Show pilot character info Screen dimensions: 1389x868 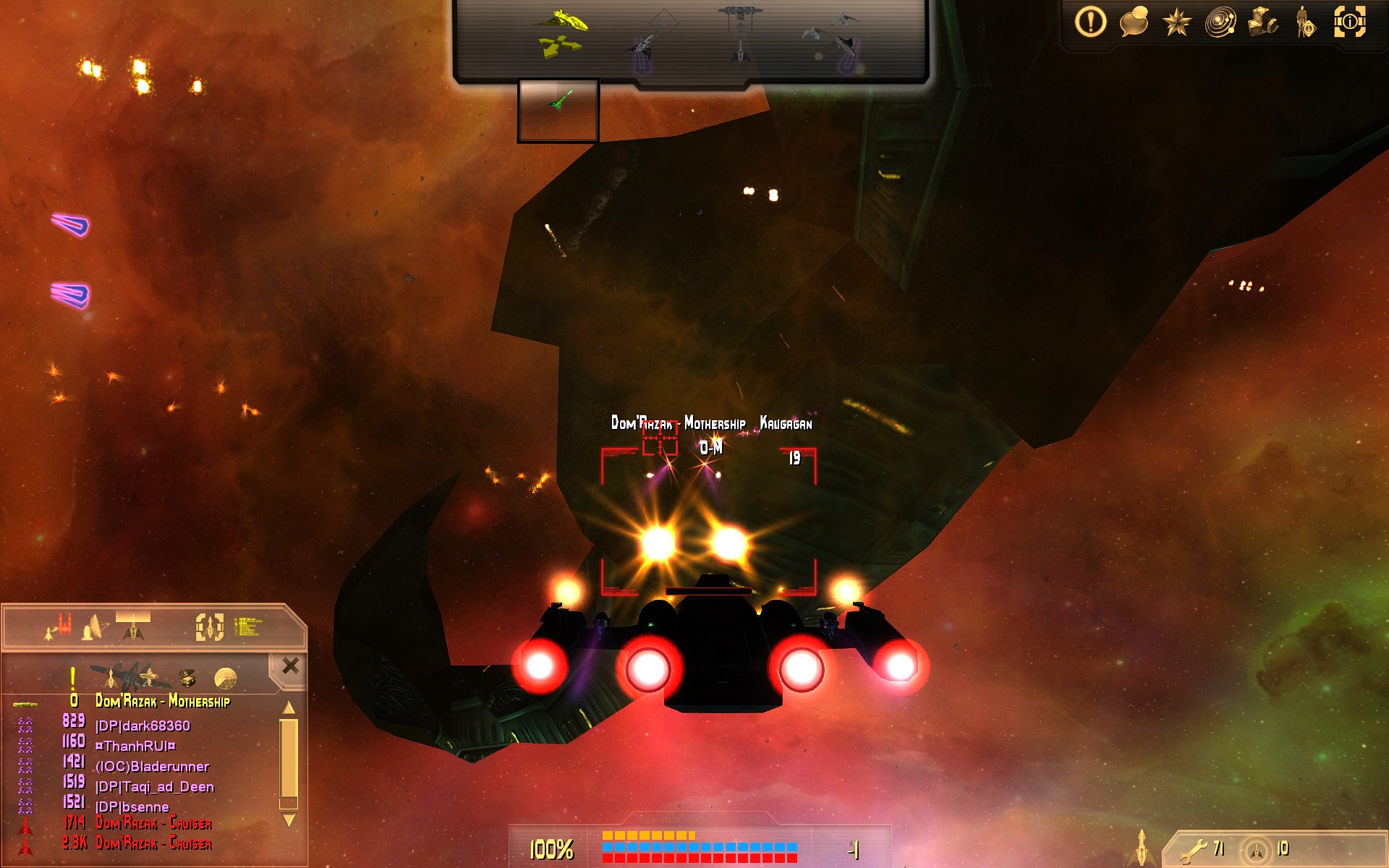1305,22
